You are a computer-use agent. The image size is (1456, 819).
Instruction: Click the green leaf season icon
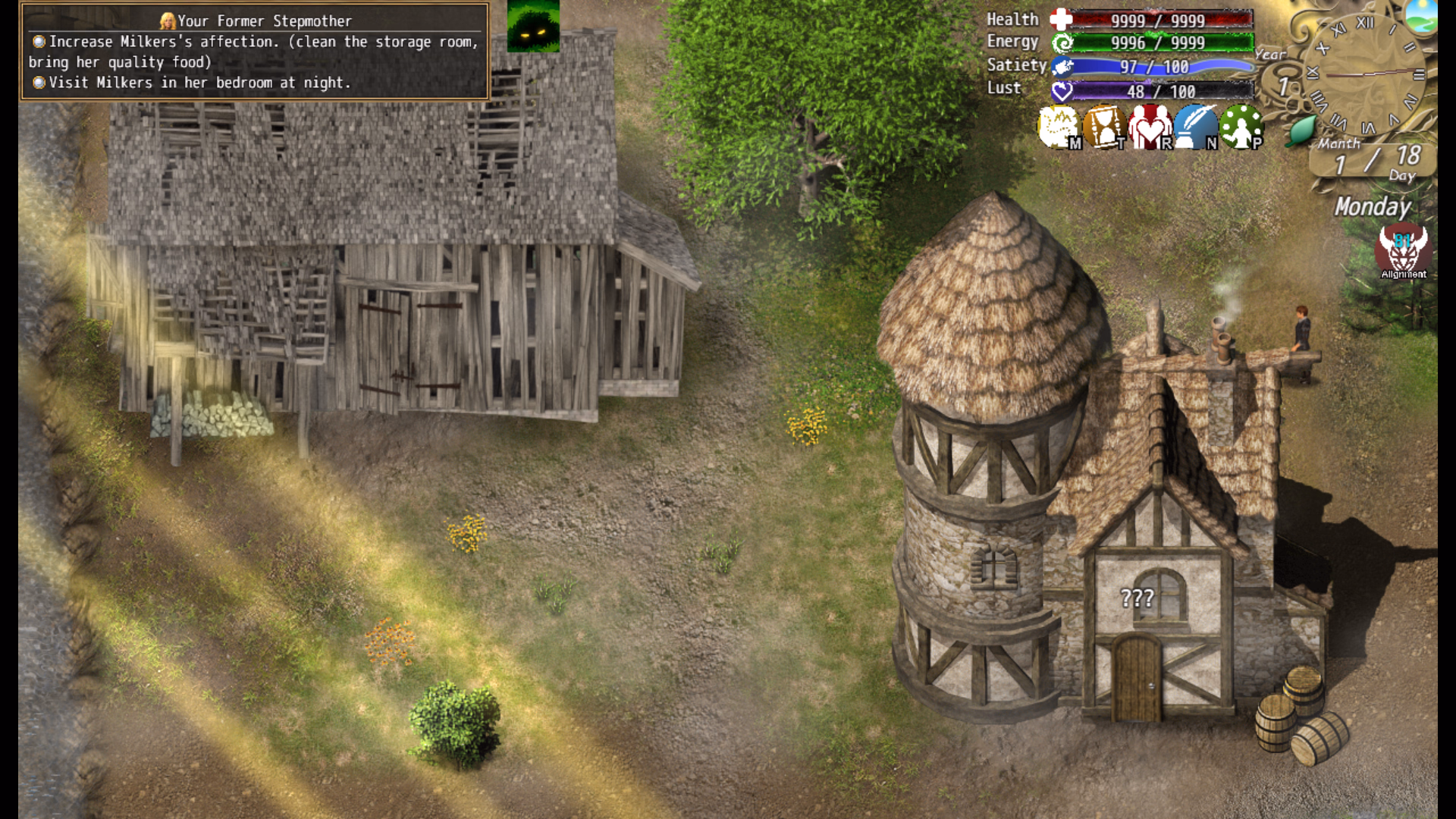pos(1301,130)
